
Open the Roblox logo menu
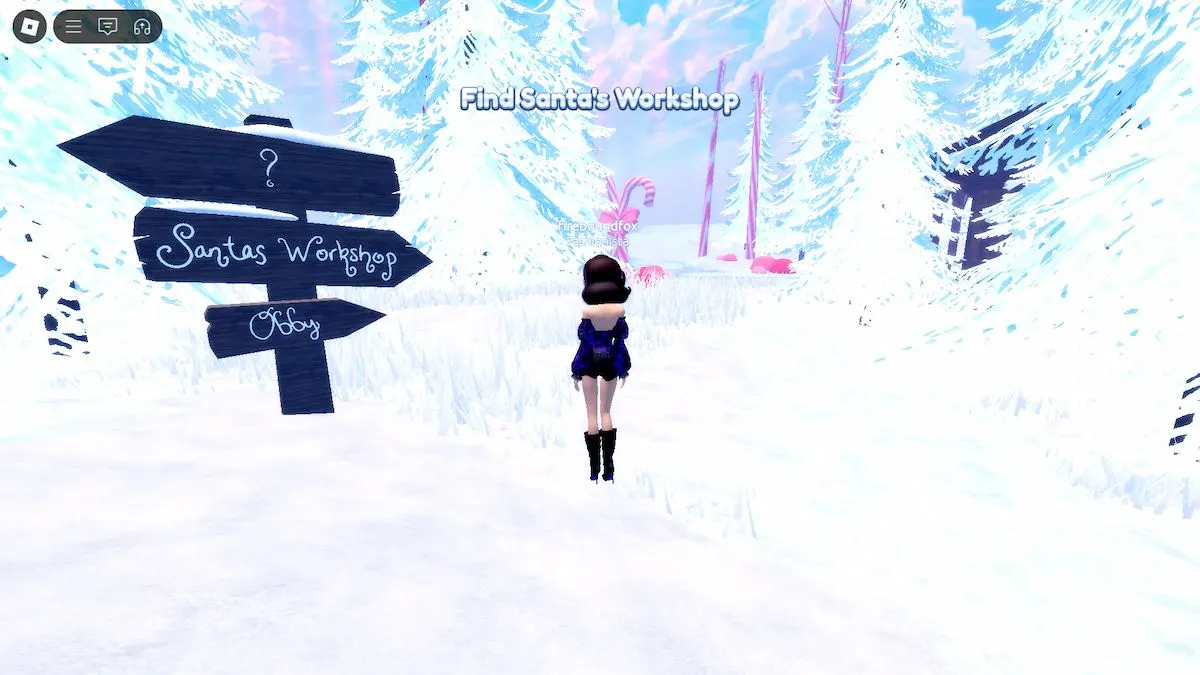(29, 26)
